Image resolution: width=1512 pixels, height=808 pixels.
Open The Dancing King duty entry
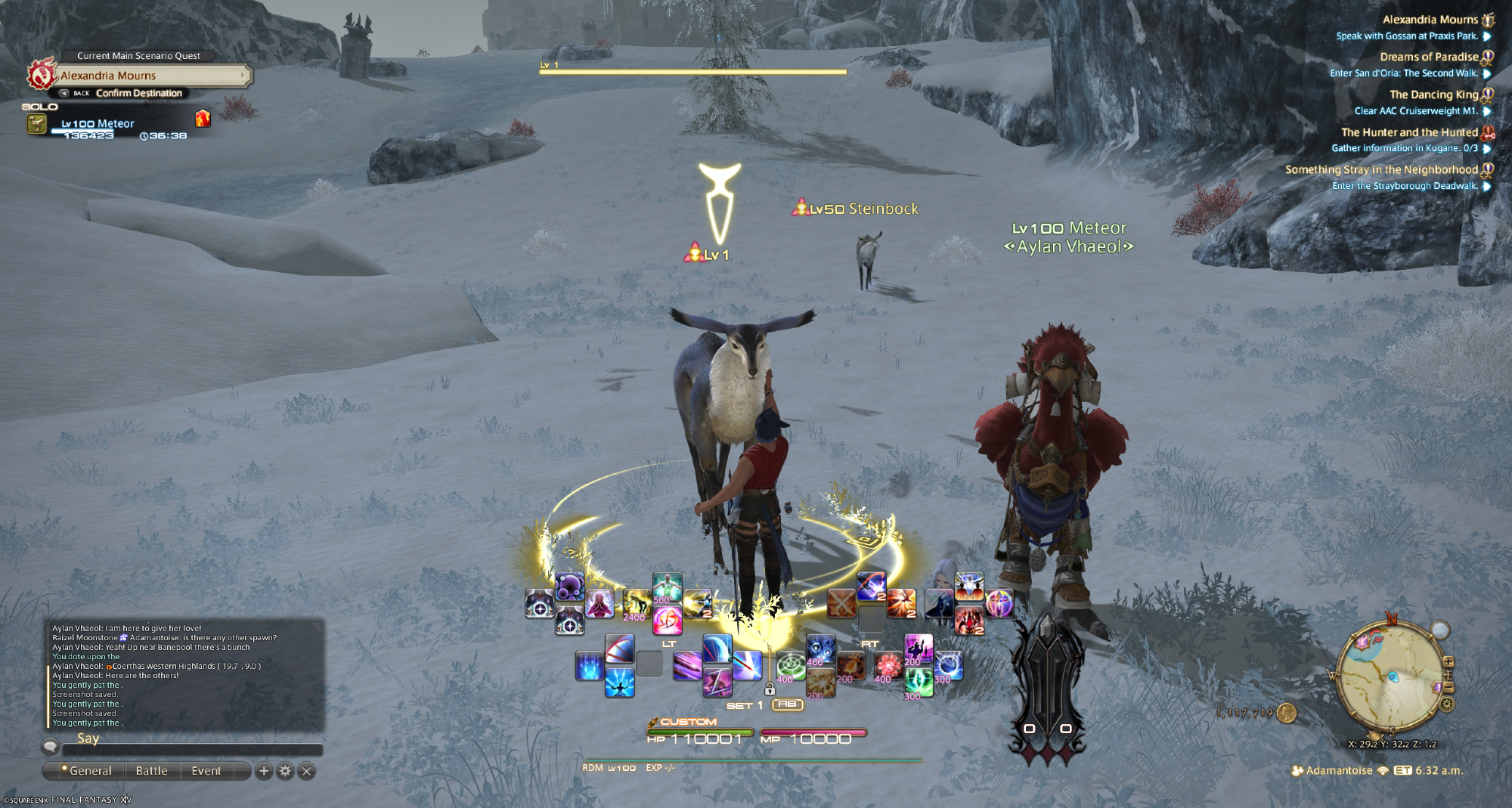coord(1433,94)
